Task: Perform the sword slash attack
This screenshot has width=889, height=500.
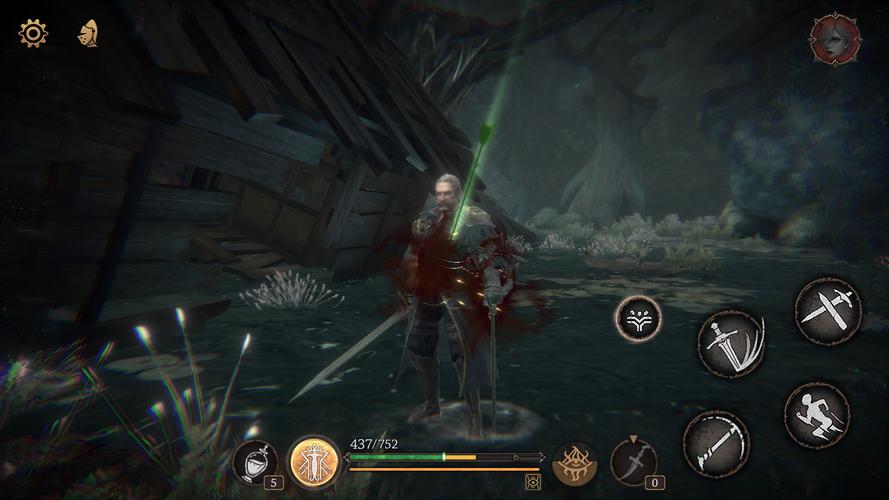Action: pos(731,344)
